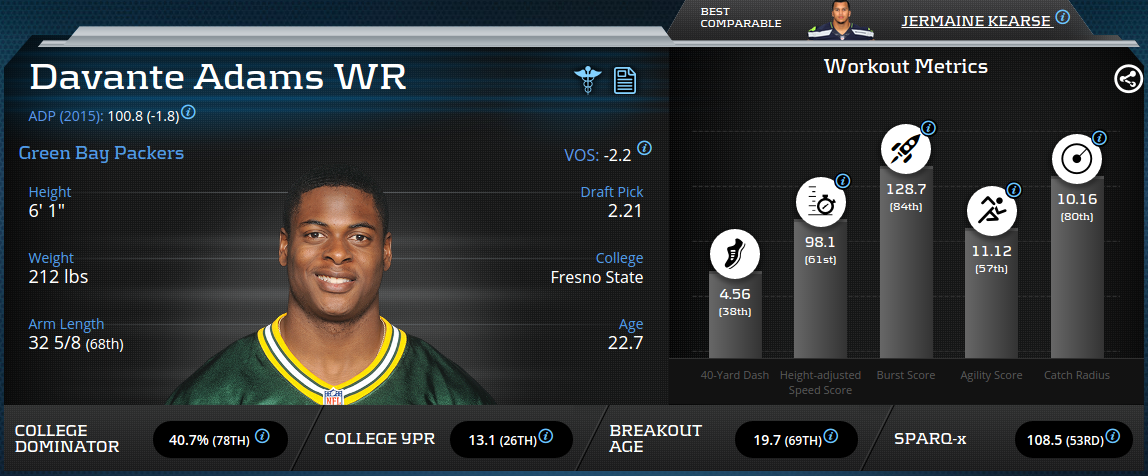Show the VOS info tooltip icon
The height and width of the screenshot is (476, 1148).
point(645,147)
